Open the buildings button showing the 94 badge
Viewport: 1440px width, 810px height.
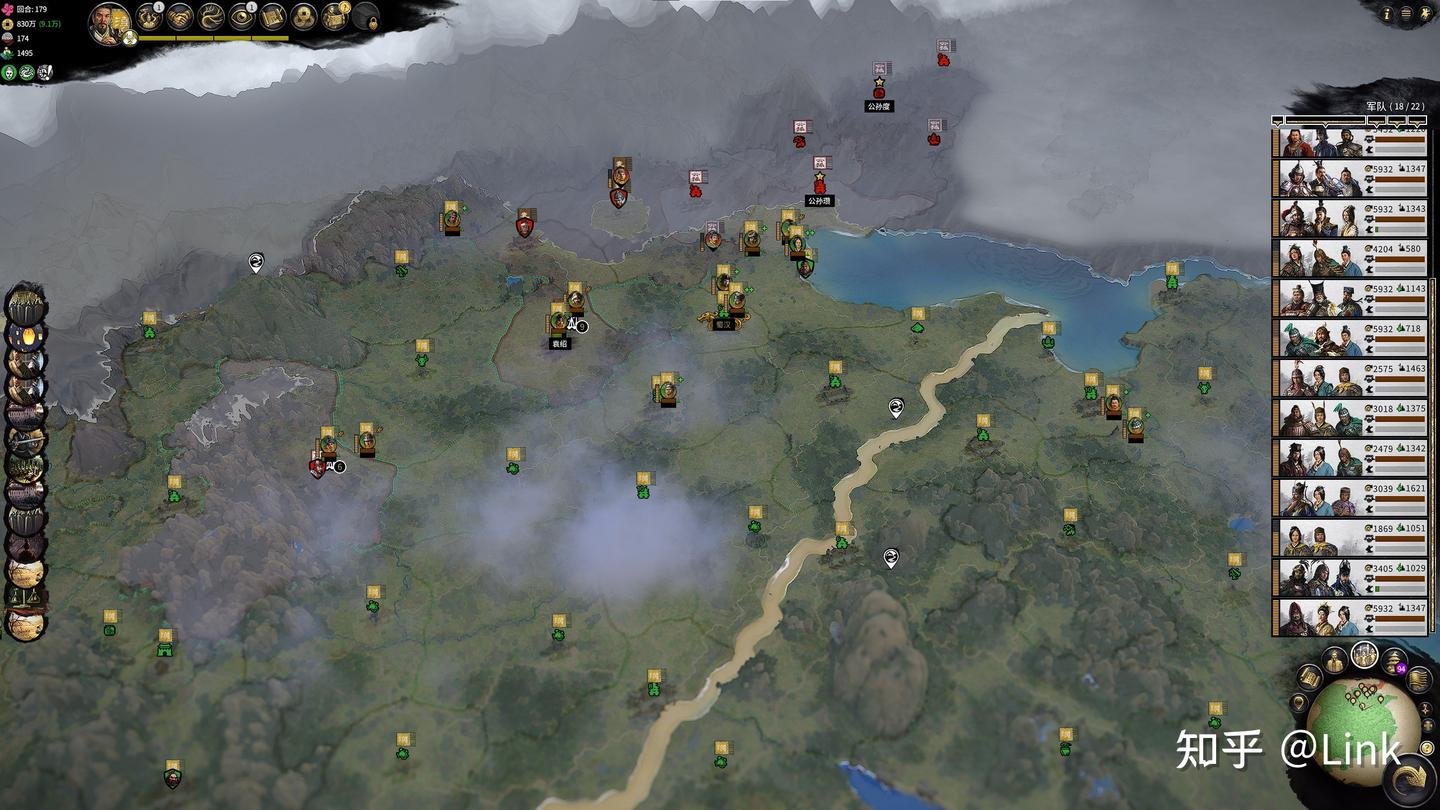point(1392,659)
